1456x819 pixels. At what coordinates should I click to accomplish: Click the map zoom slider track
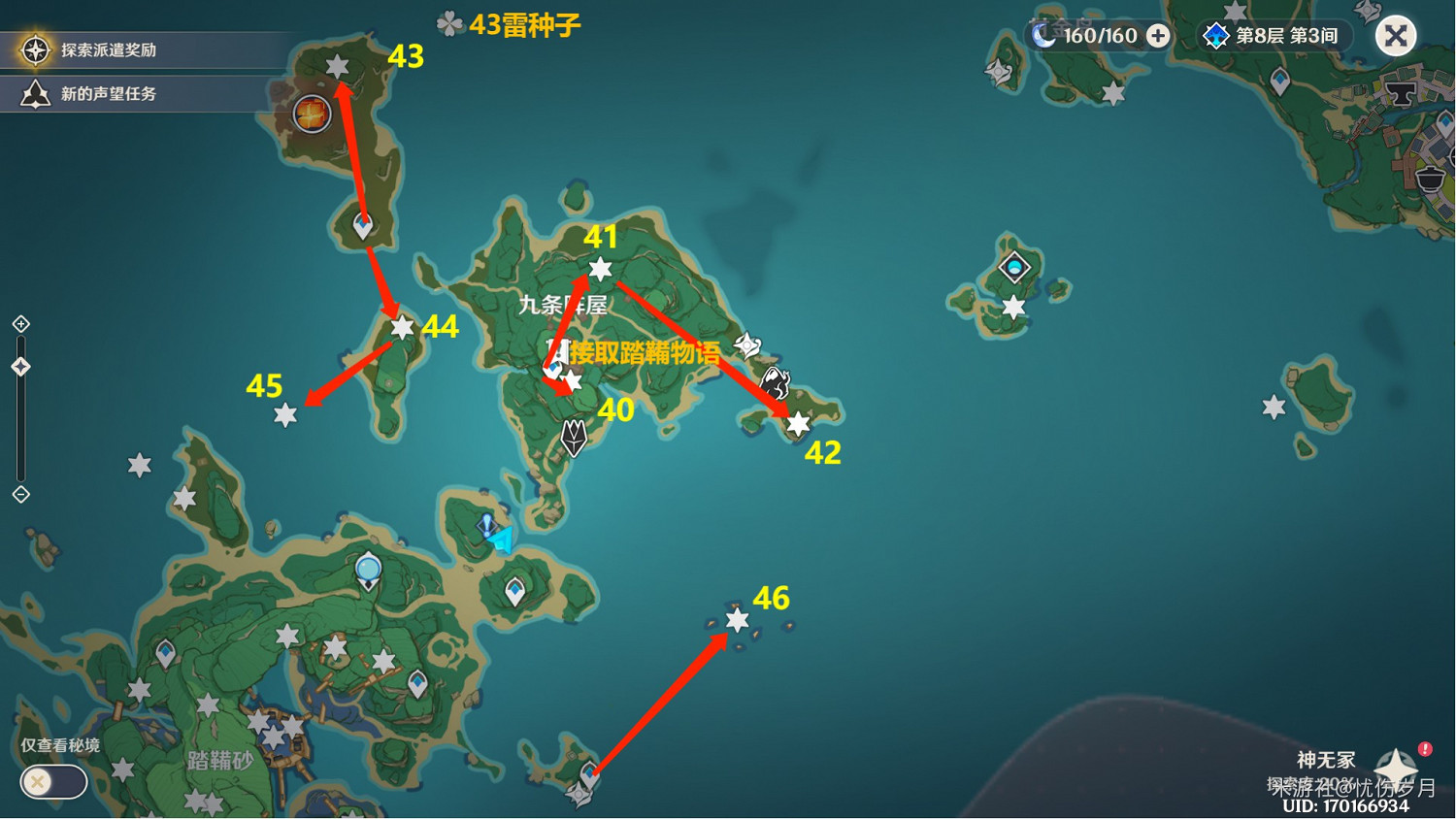coord(20,427)
